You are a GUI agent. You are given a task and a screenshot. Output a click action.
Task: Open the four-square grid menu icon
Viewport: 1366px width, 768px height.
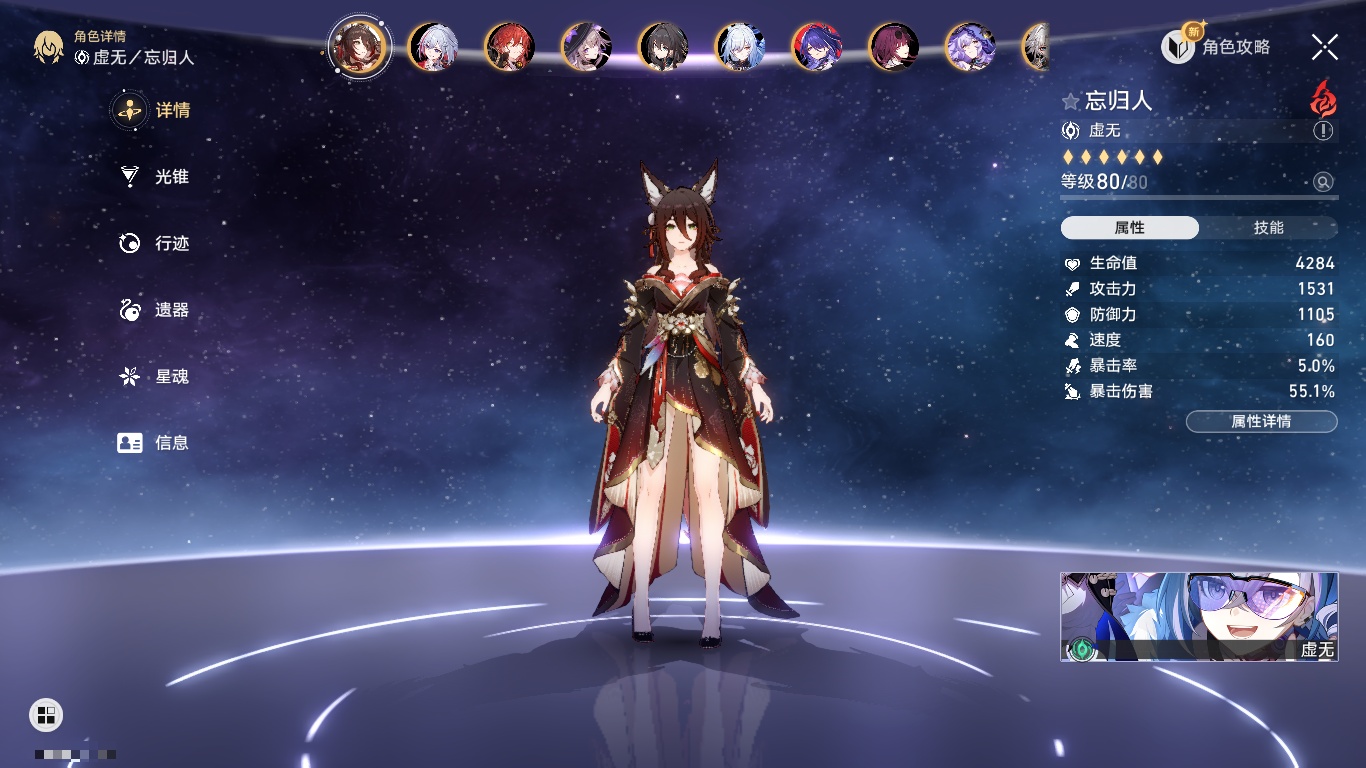(x=46, y=714)
